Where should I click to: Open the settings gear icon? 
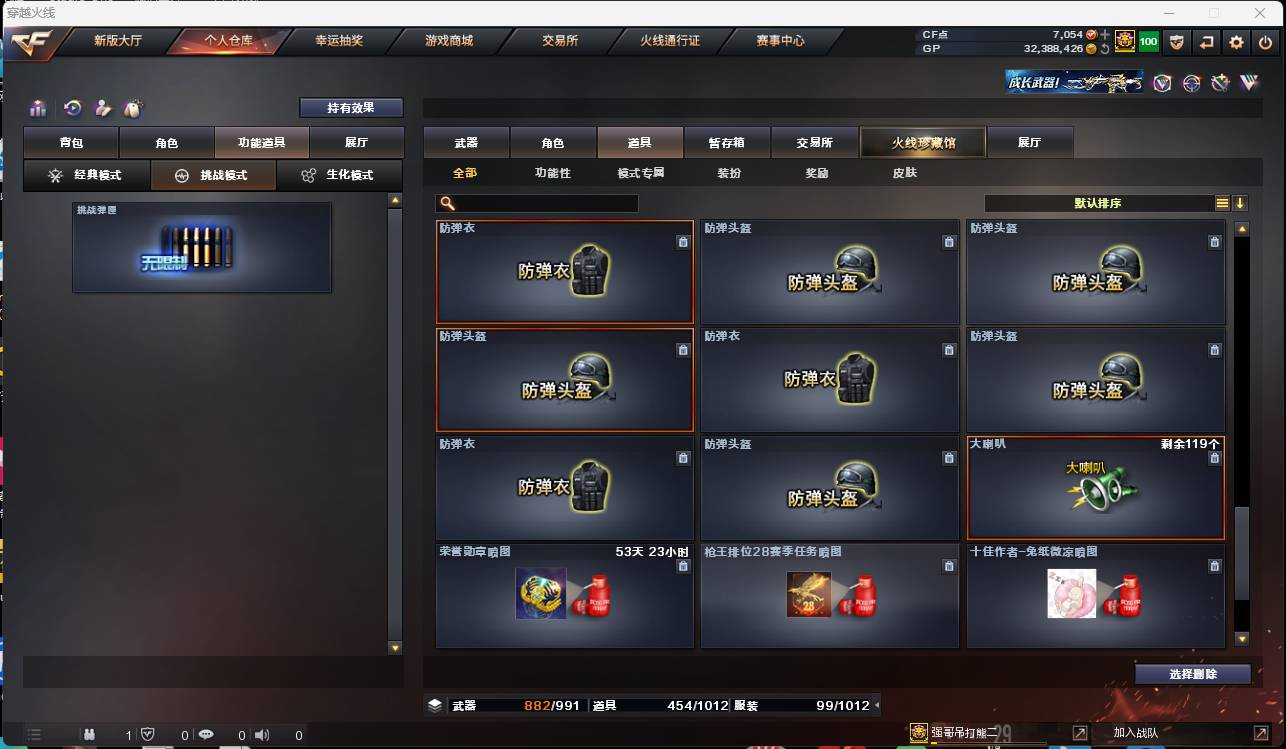1238,42
